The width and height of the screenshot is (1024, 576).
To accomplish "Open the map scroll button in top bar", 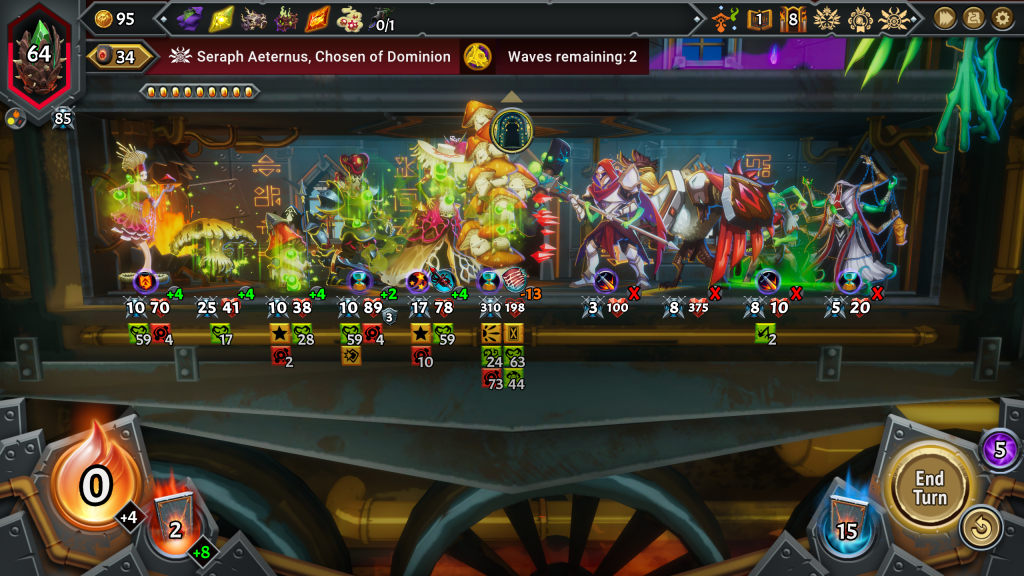I will coord(973,18).
